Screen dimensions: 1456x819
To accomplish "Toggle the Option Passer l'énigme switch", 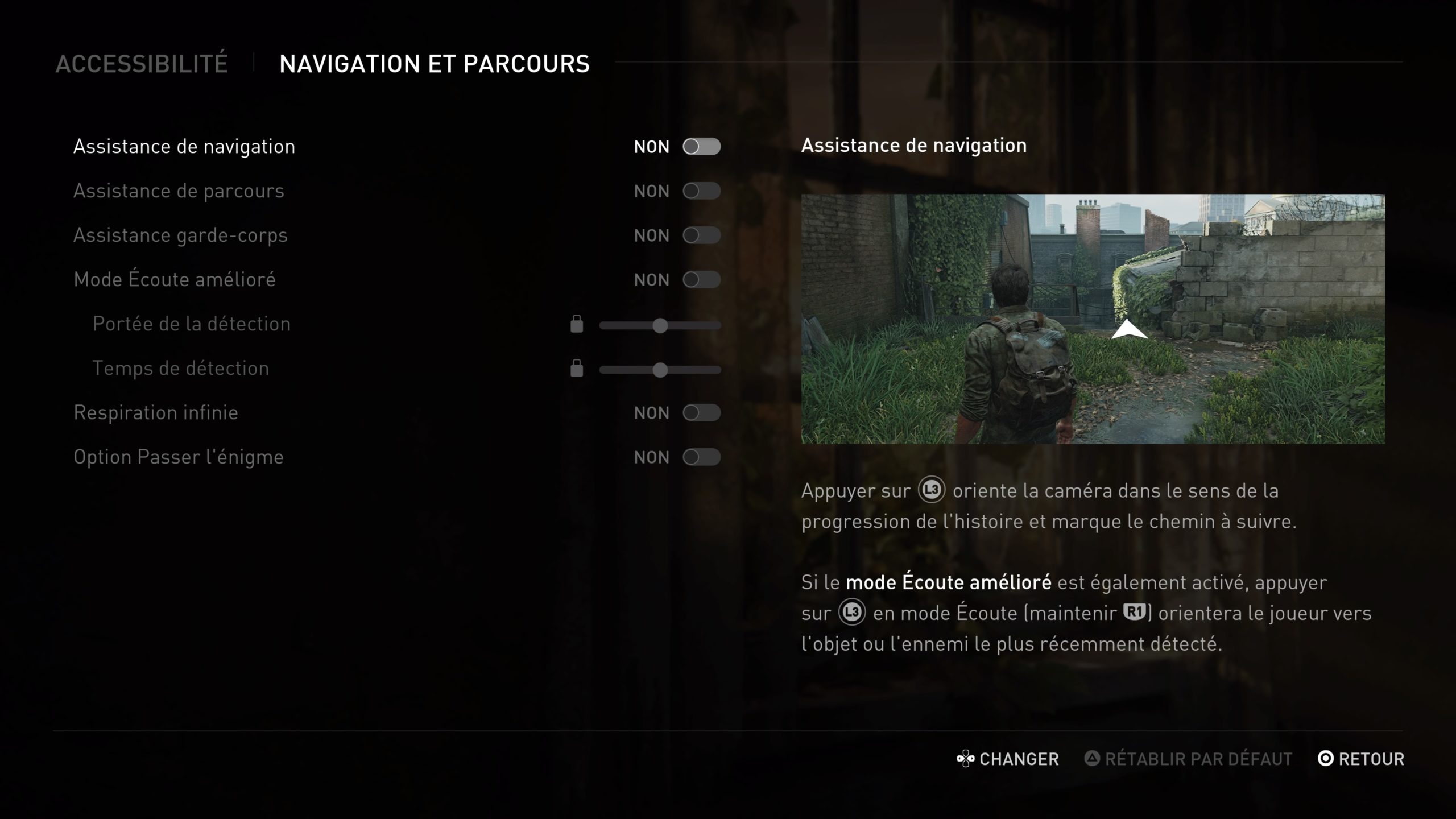I will coord(701,457).
